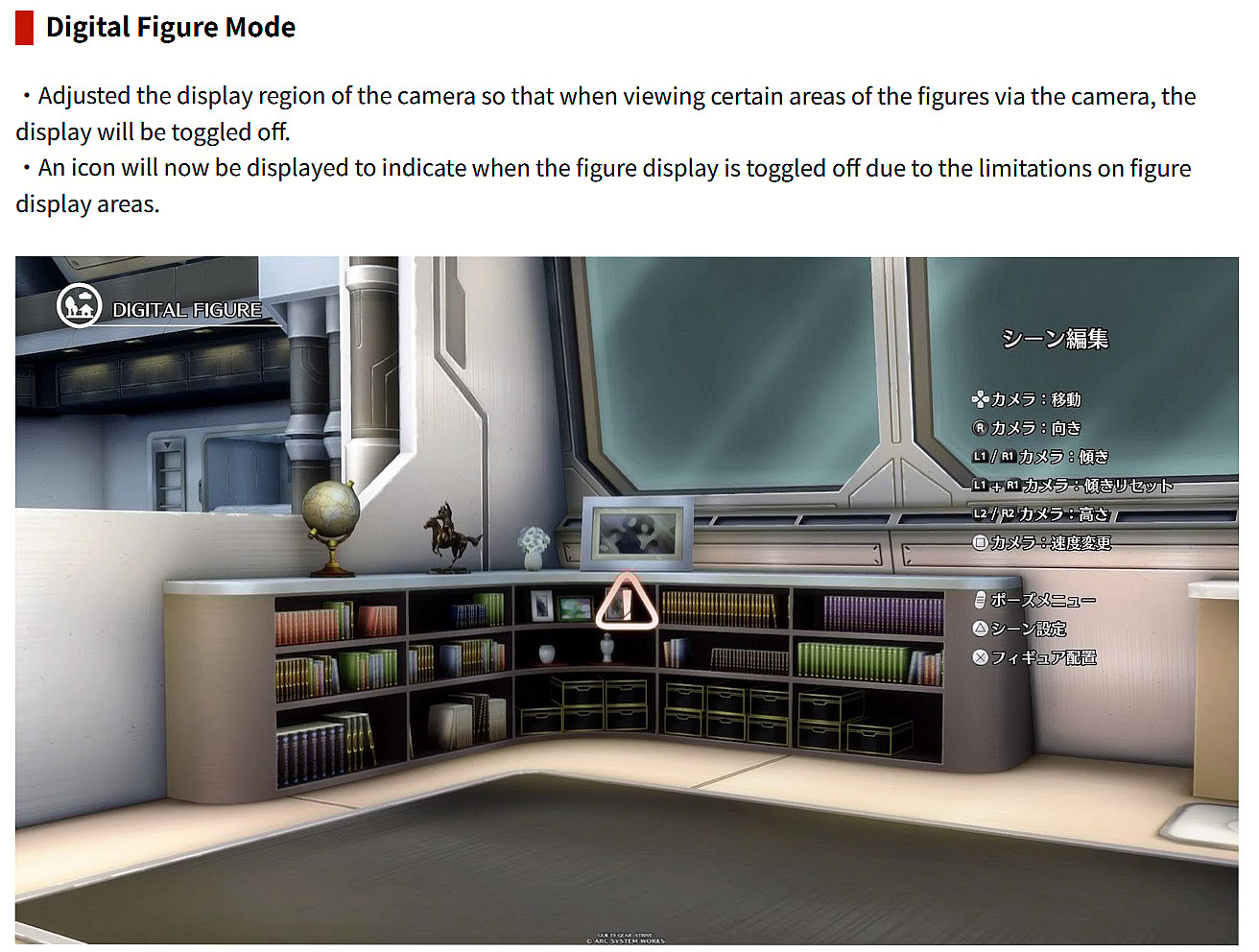Open the ポーズメニュー entry
Screen dimensions: 1259x952
pyautogui.click(x=1039, y=600)
